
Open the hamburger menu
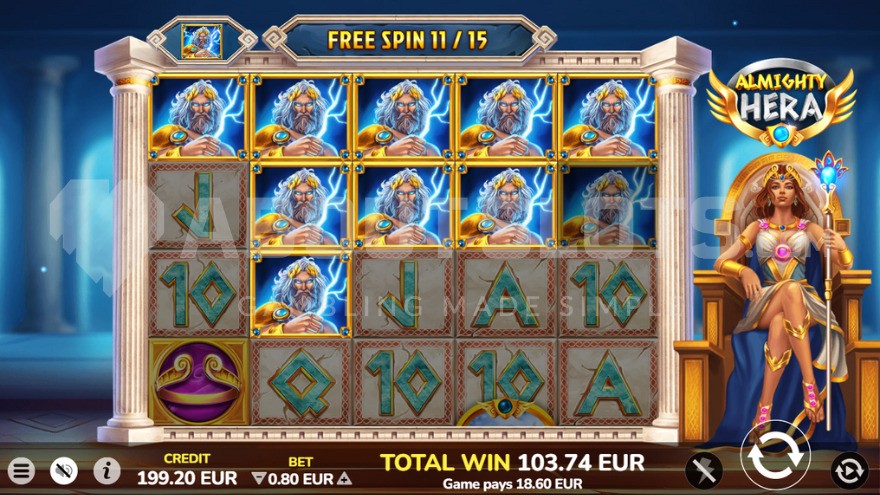point(21,470)
